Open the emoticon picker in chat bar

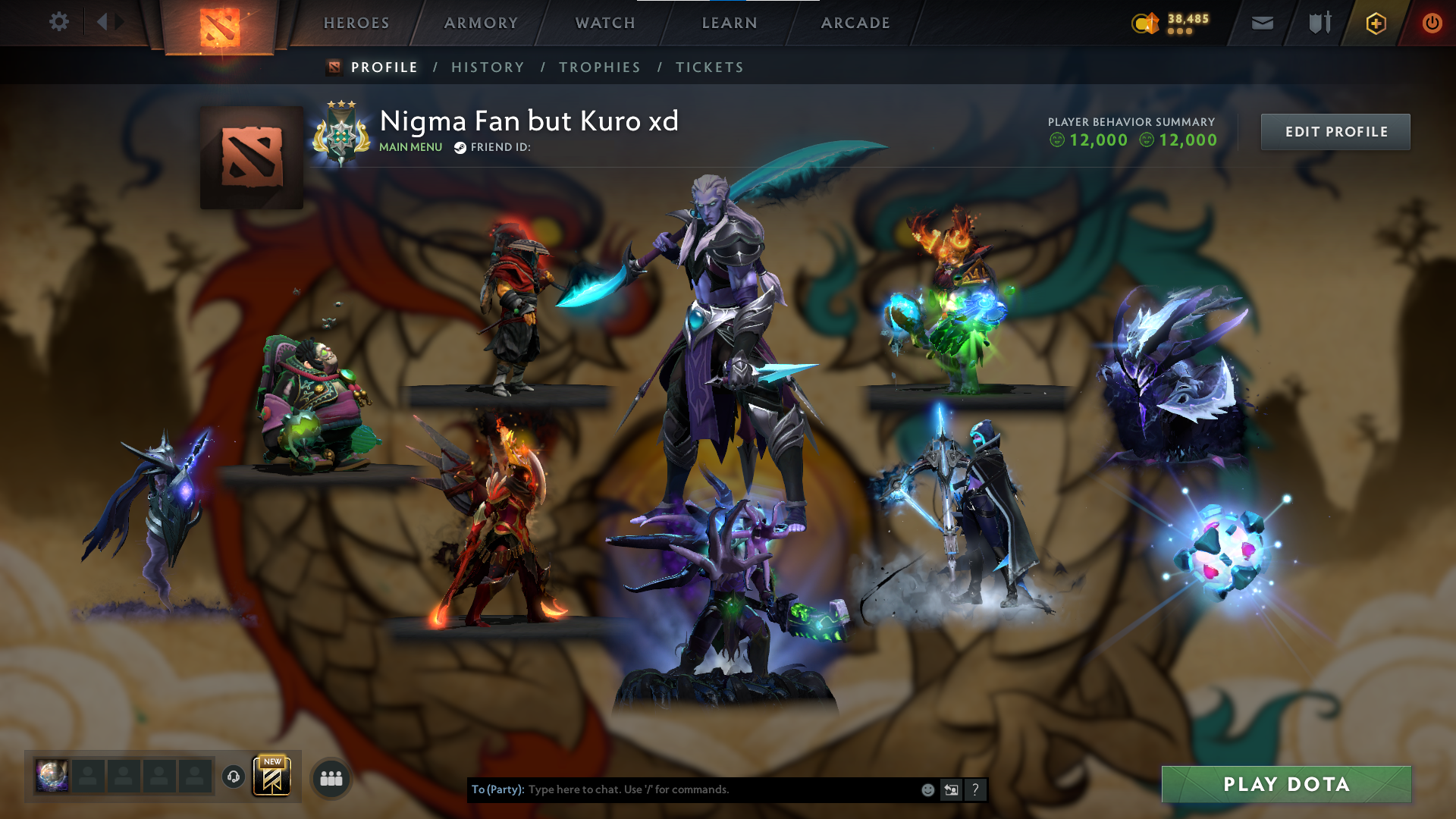tap(927, 789)
